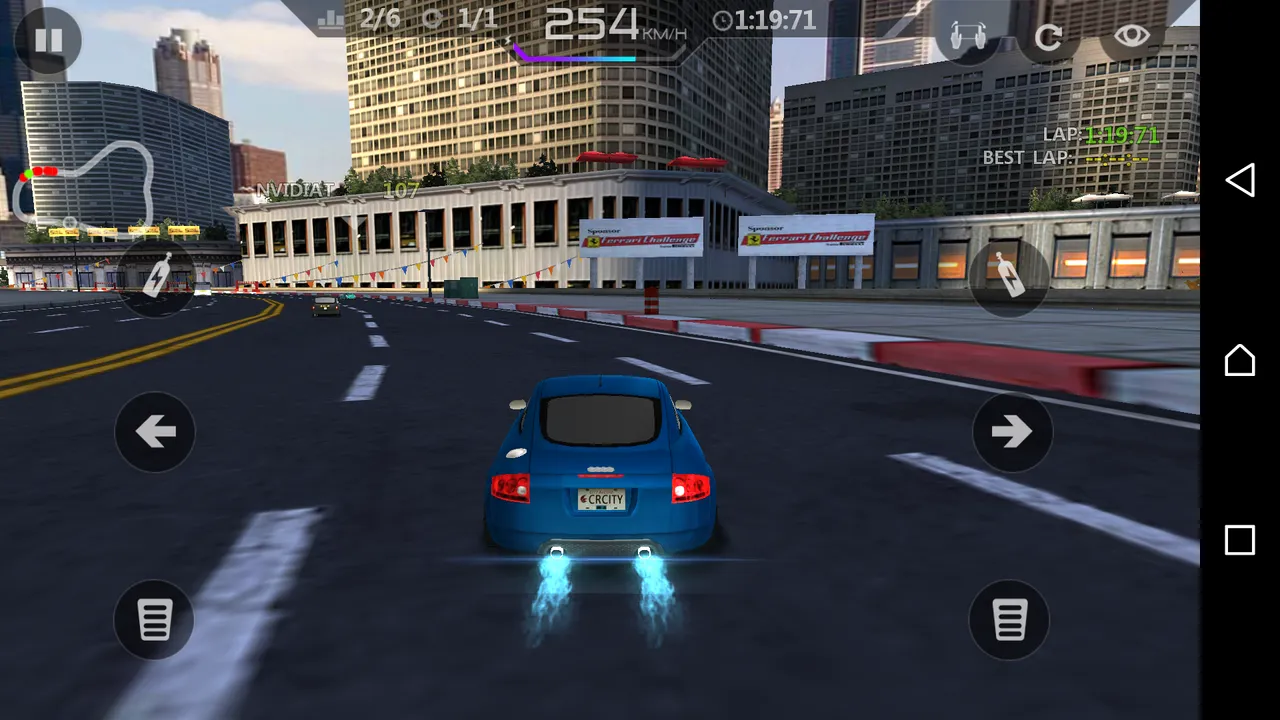Pause the race
1280x720 pixels.
pyautogui.click(x=48, y=40)
